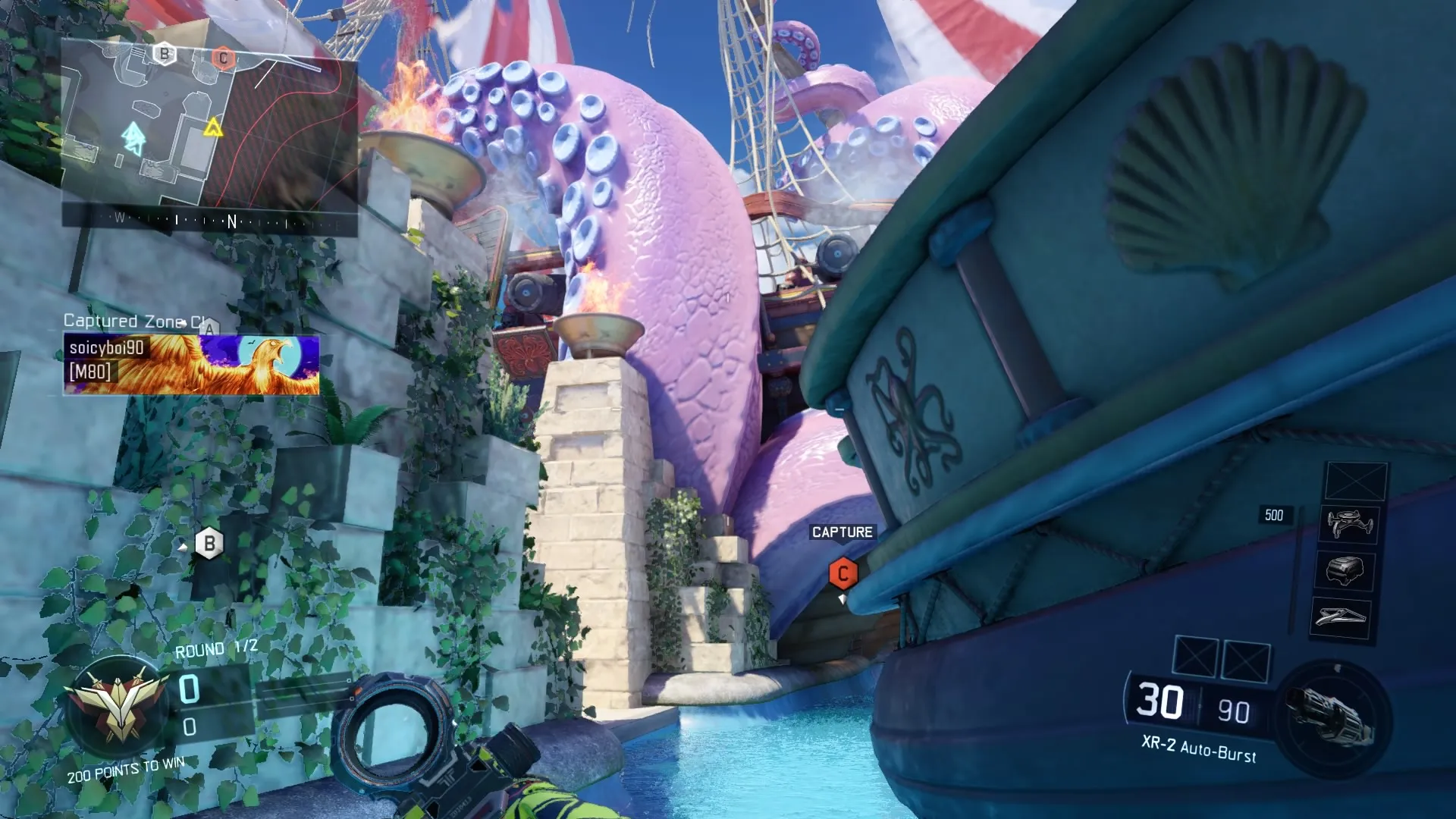Click objective marker C on the minimap
This screenshot has width=1456, height=819.
click(x=224, y=56)
